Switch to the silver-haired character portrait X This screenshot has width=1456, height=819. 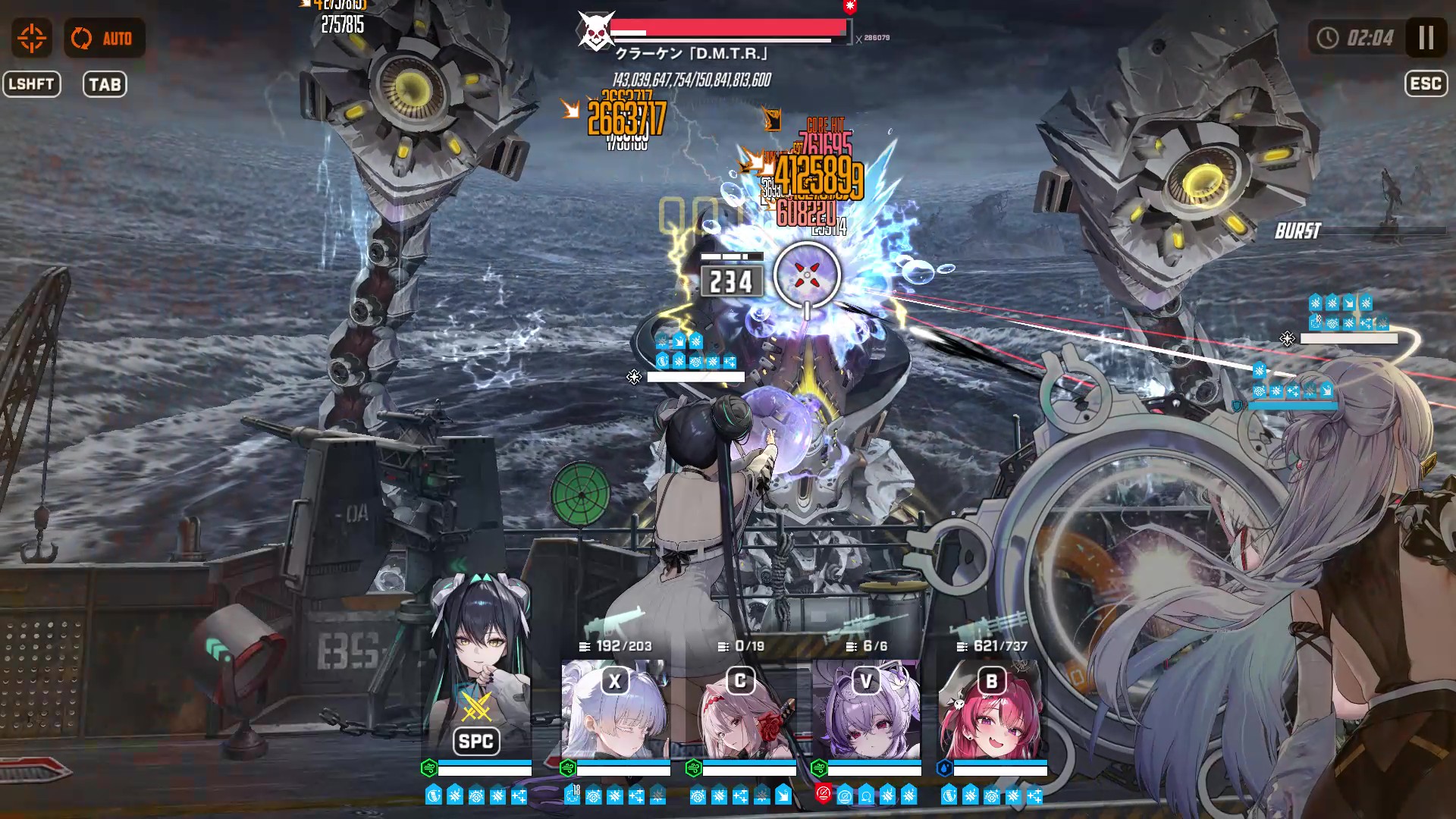coord(615,709)
